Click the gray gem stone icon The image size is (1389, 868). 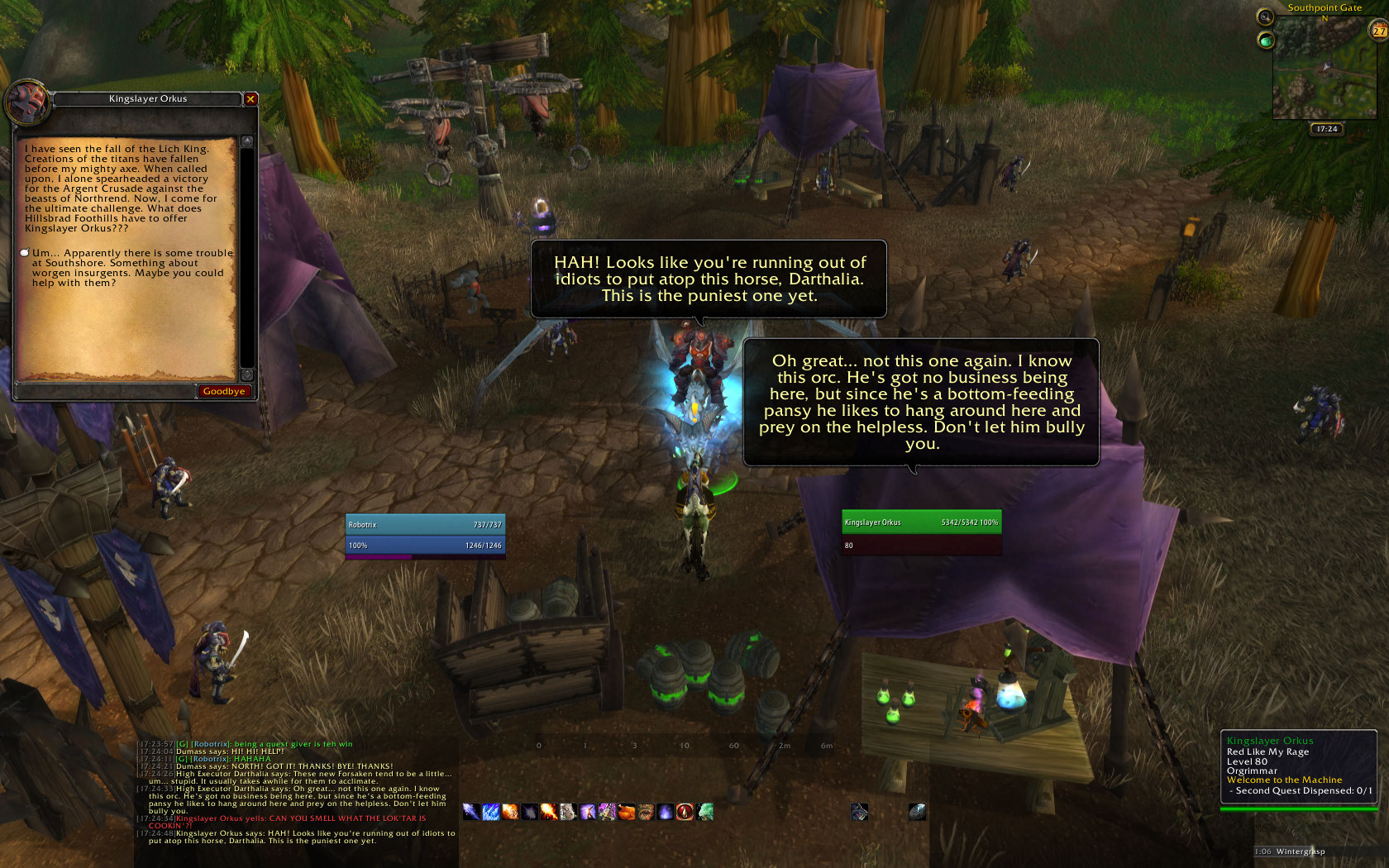917,812
